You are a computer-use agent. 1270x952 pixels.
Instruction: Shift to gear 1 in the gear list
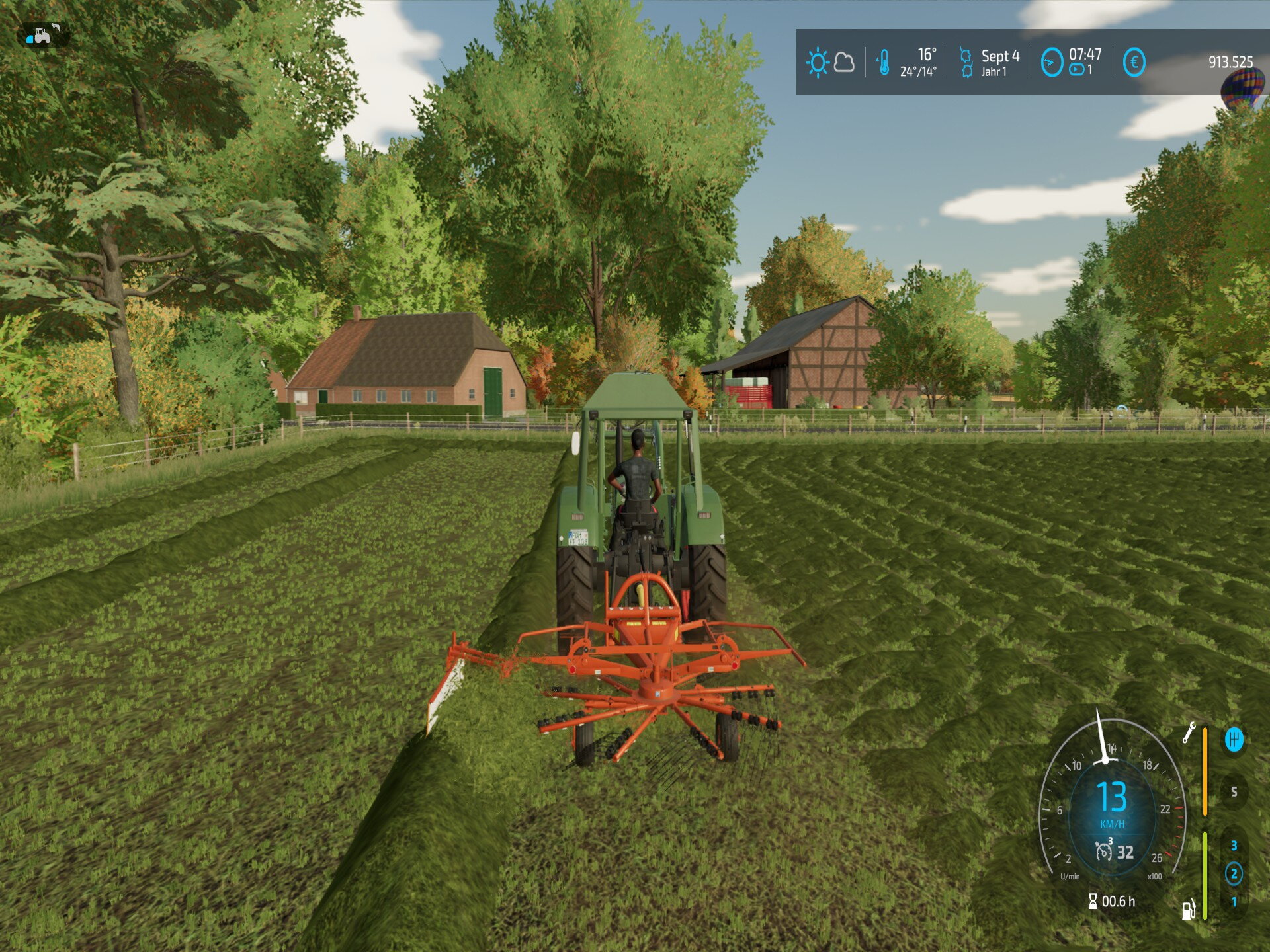[x=1234, y=901]
